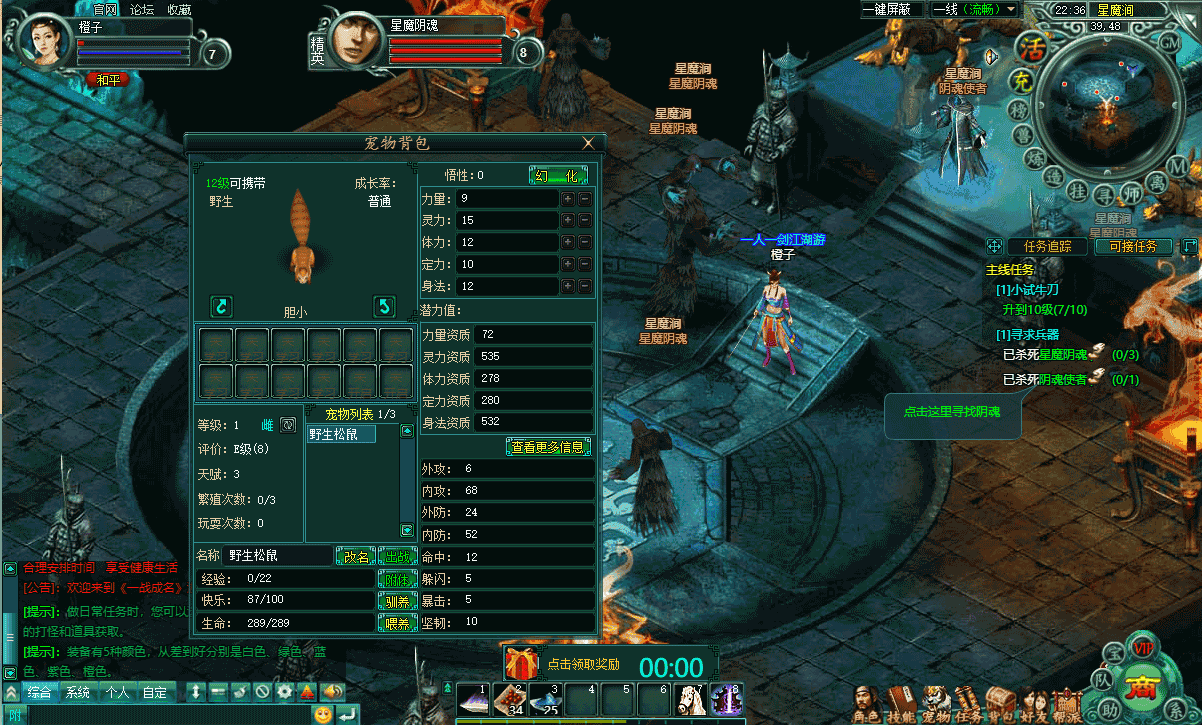Select 野生松鼠 in the pet list
The image size is (1202, 725).
(x=341, y=434)
